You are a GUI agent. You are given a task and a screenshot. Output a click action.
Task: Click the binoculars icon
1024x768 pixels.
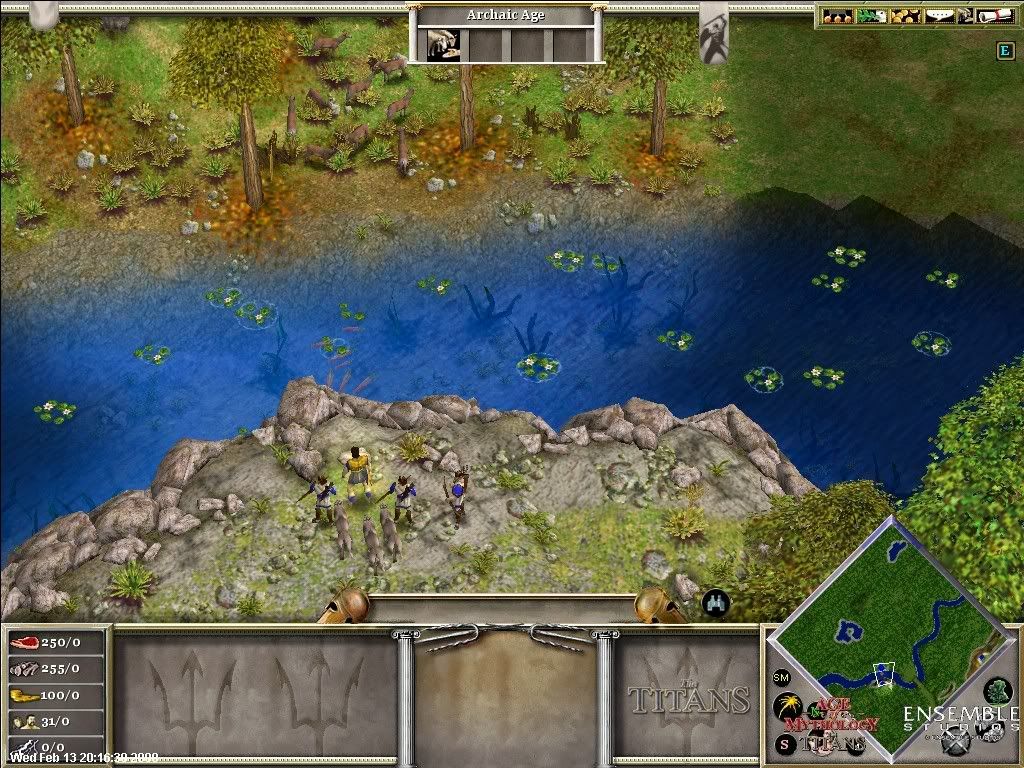tap(716, 602)
